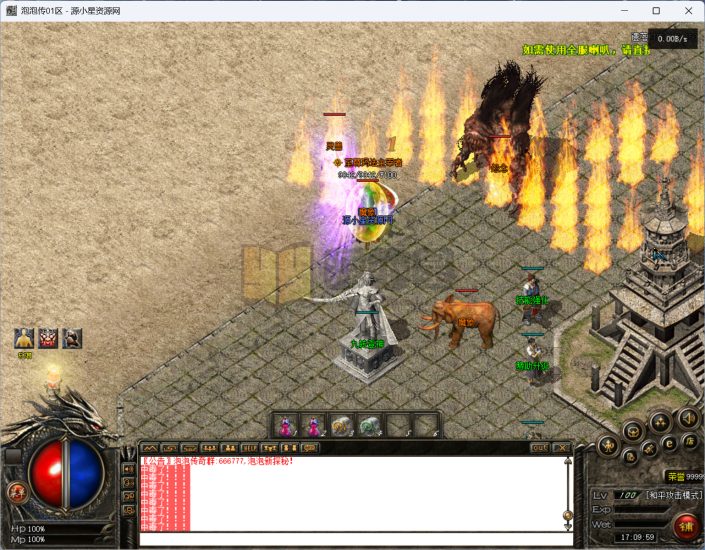Image resolution: width=705 pixels, height=550 pixels.
Task: Click the round red button beside the HP orb
Action: coord(17,491)
